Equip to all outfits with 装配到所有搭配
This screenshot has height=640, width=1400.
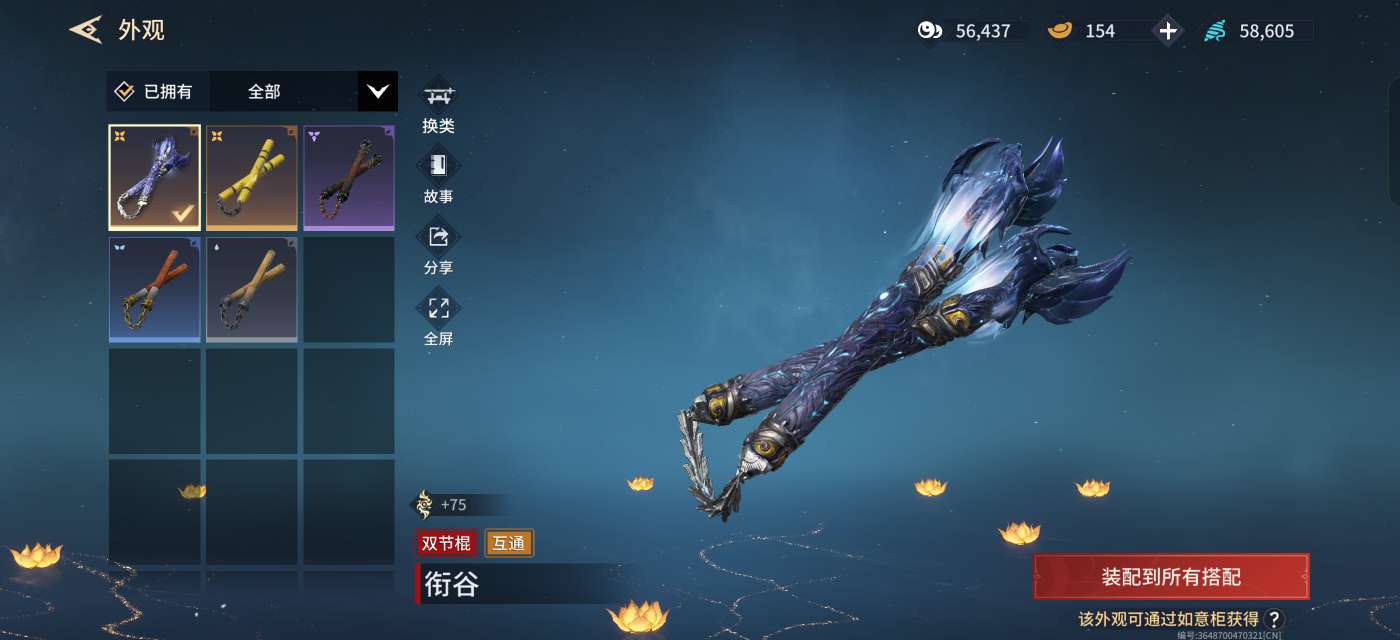click(x=1171, y=577)
